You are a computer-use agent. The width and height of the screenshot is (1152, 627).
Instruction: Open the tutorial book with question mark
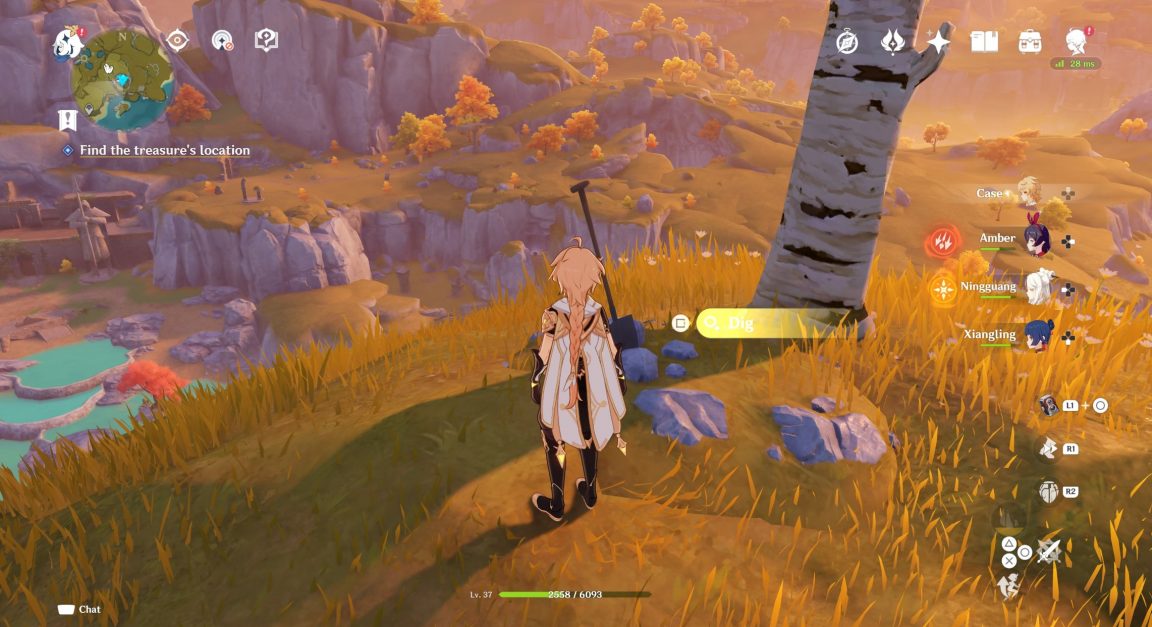(266, 40)
